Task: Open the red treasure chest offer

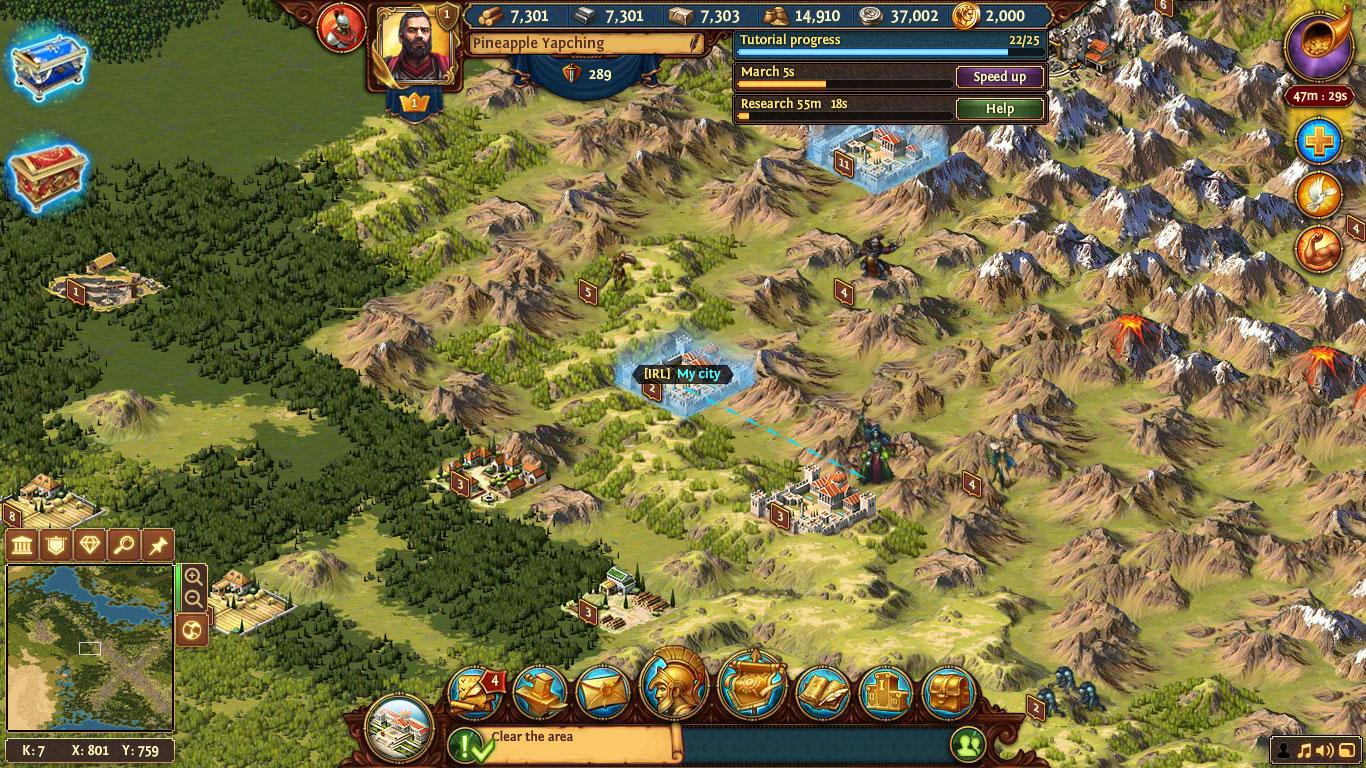Action: 49,178
